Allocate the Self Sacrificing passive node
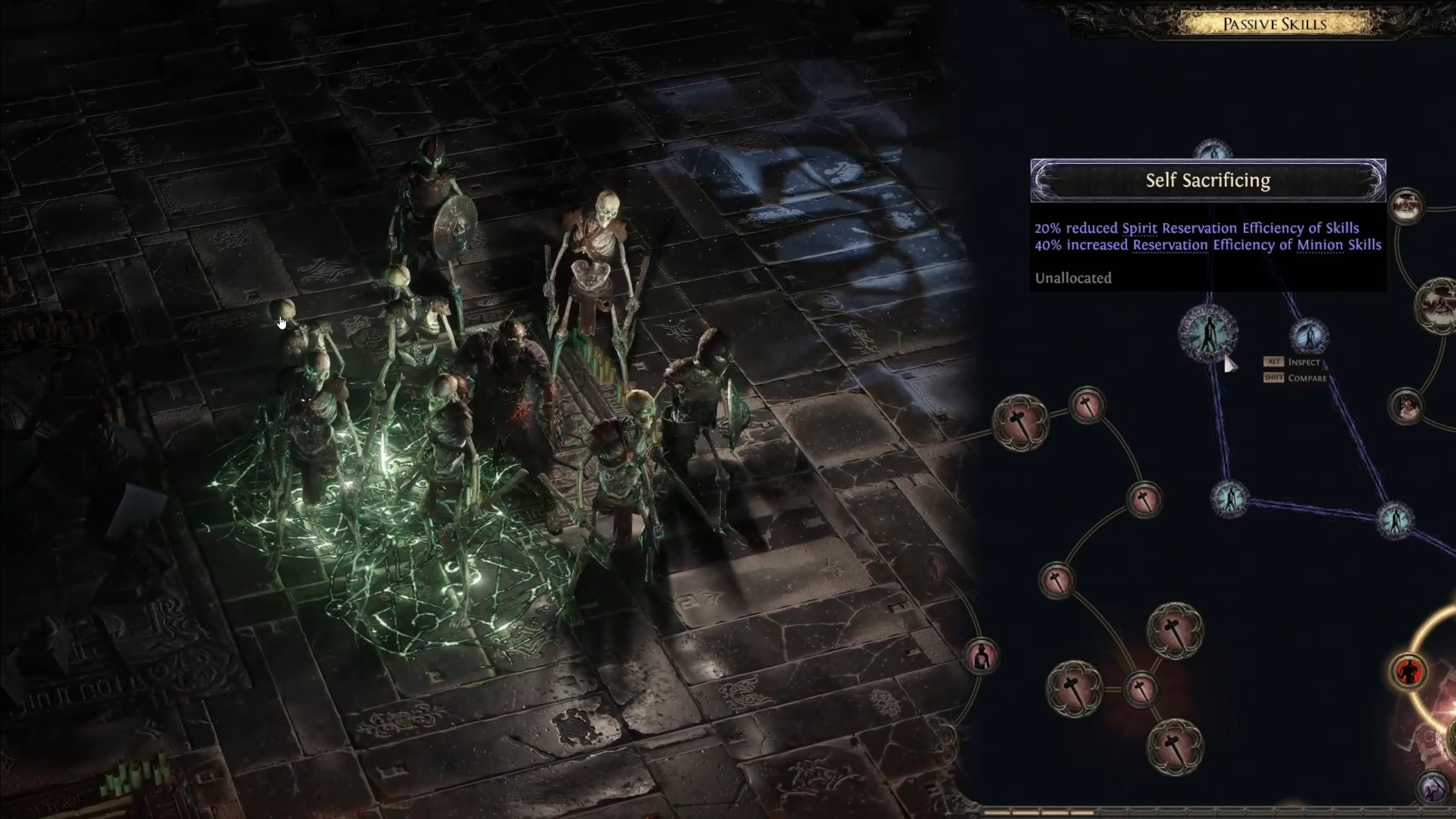 1208,334
